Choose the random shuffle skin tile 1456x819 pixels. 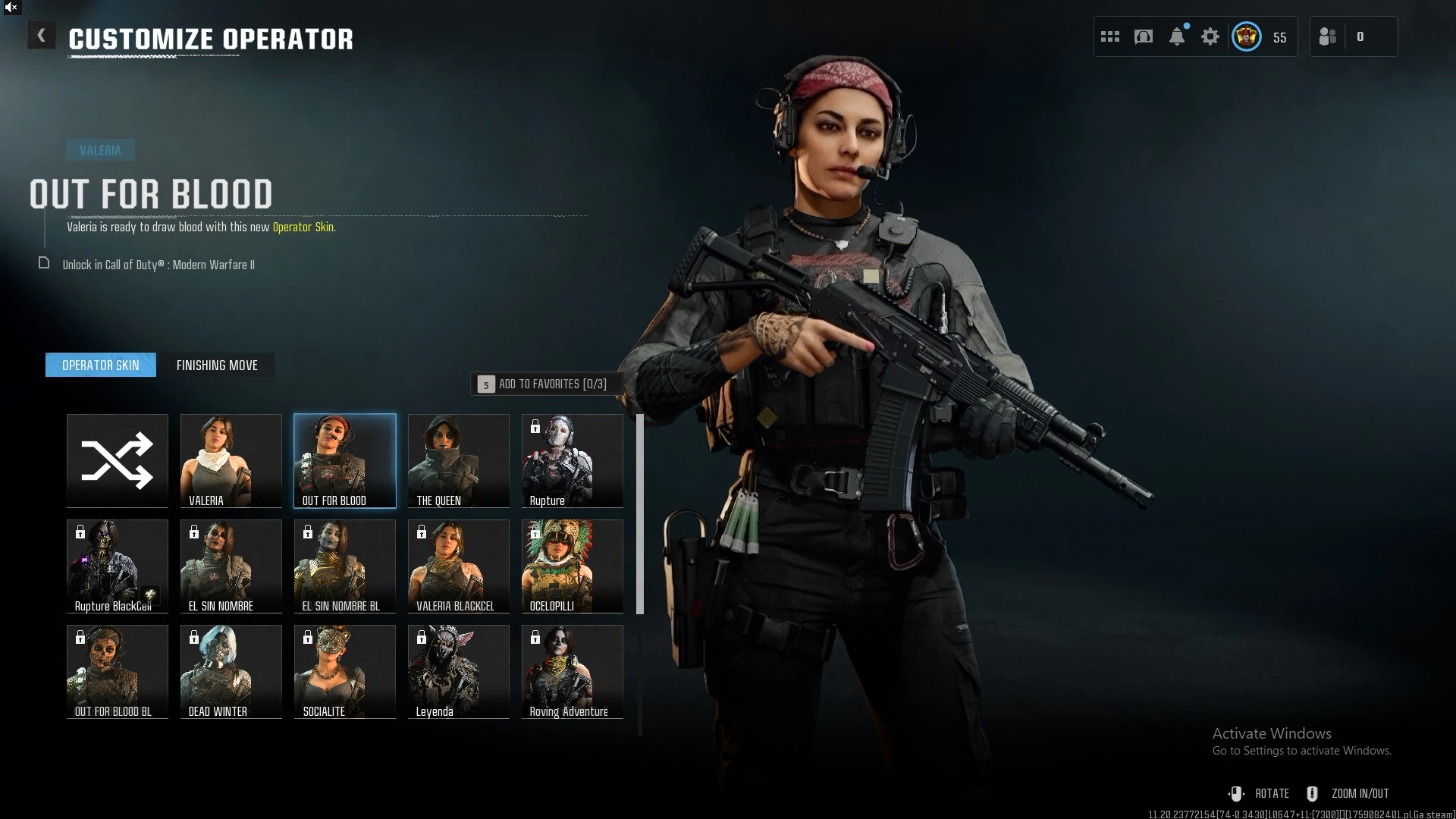click(118, 460)
